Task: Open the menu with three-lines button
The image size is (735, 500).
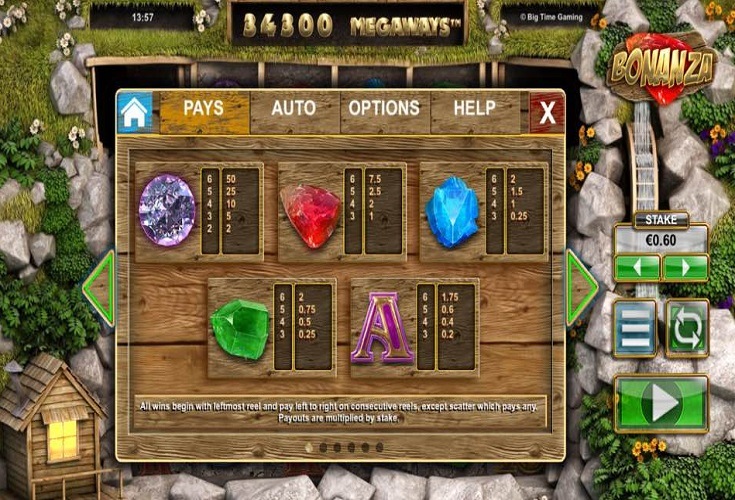Action: coord(636,328)
